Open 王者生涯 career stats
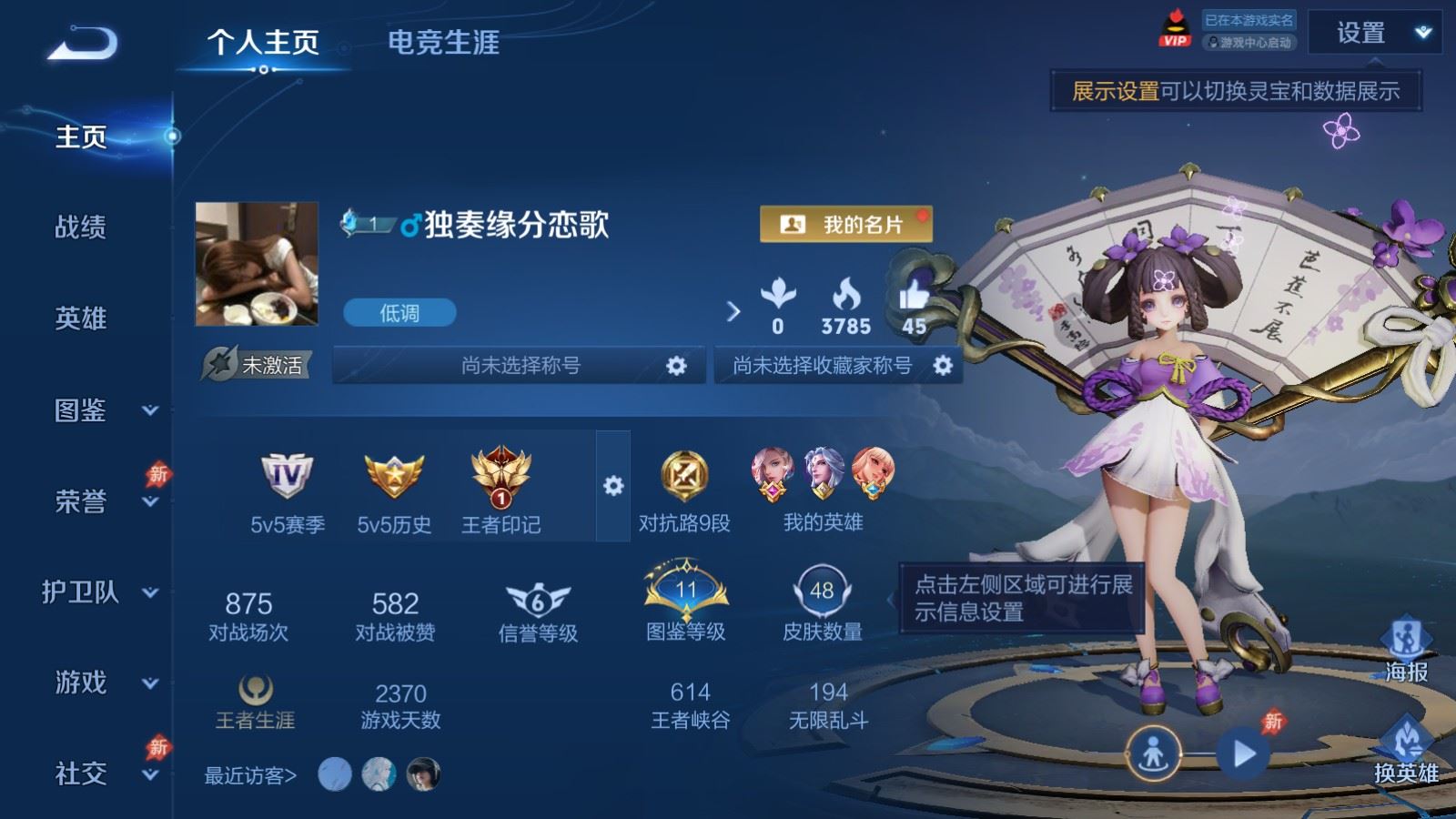The image size is (1456, 819). 255,703
